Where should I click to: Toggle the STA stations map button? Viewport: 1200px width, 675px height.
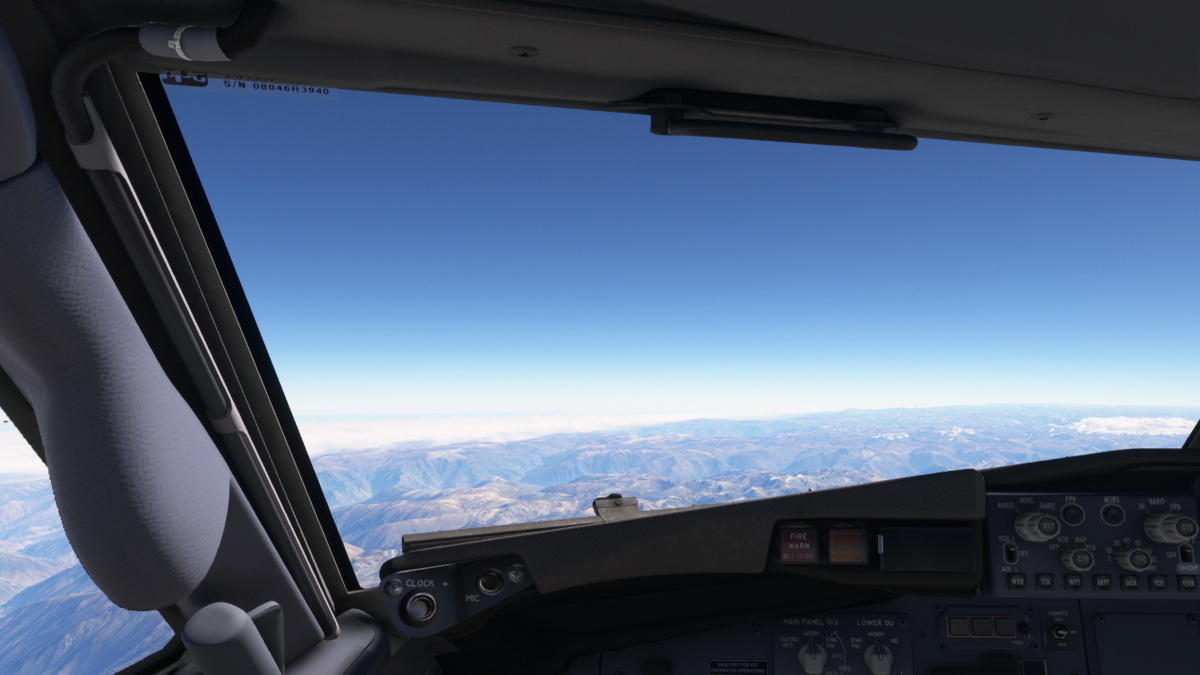pos(1045,581)
